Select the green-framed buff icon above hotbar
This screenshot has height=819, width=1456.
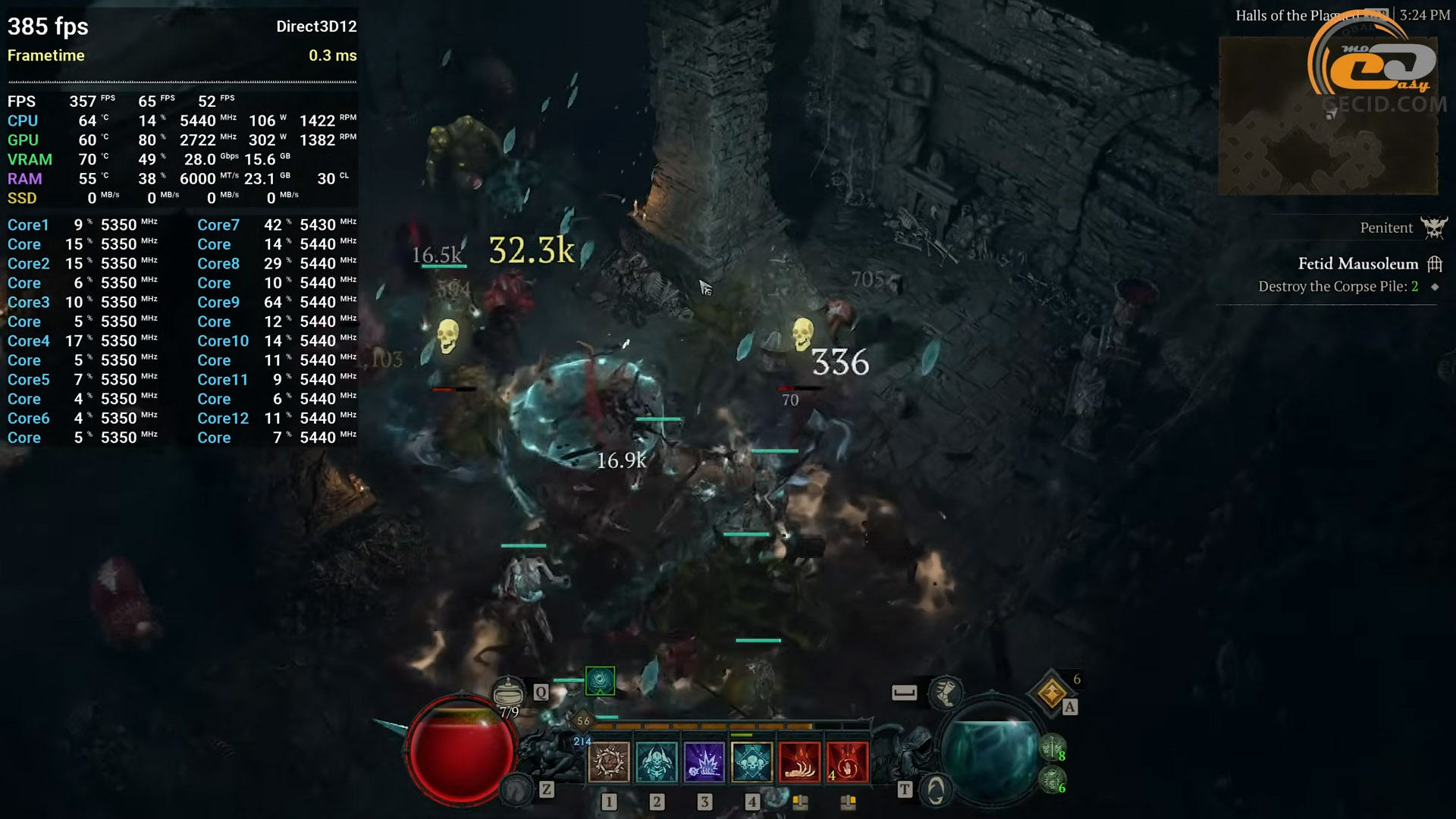[x=600, y=680]
